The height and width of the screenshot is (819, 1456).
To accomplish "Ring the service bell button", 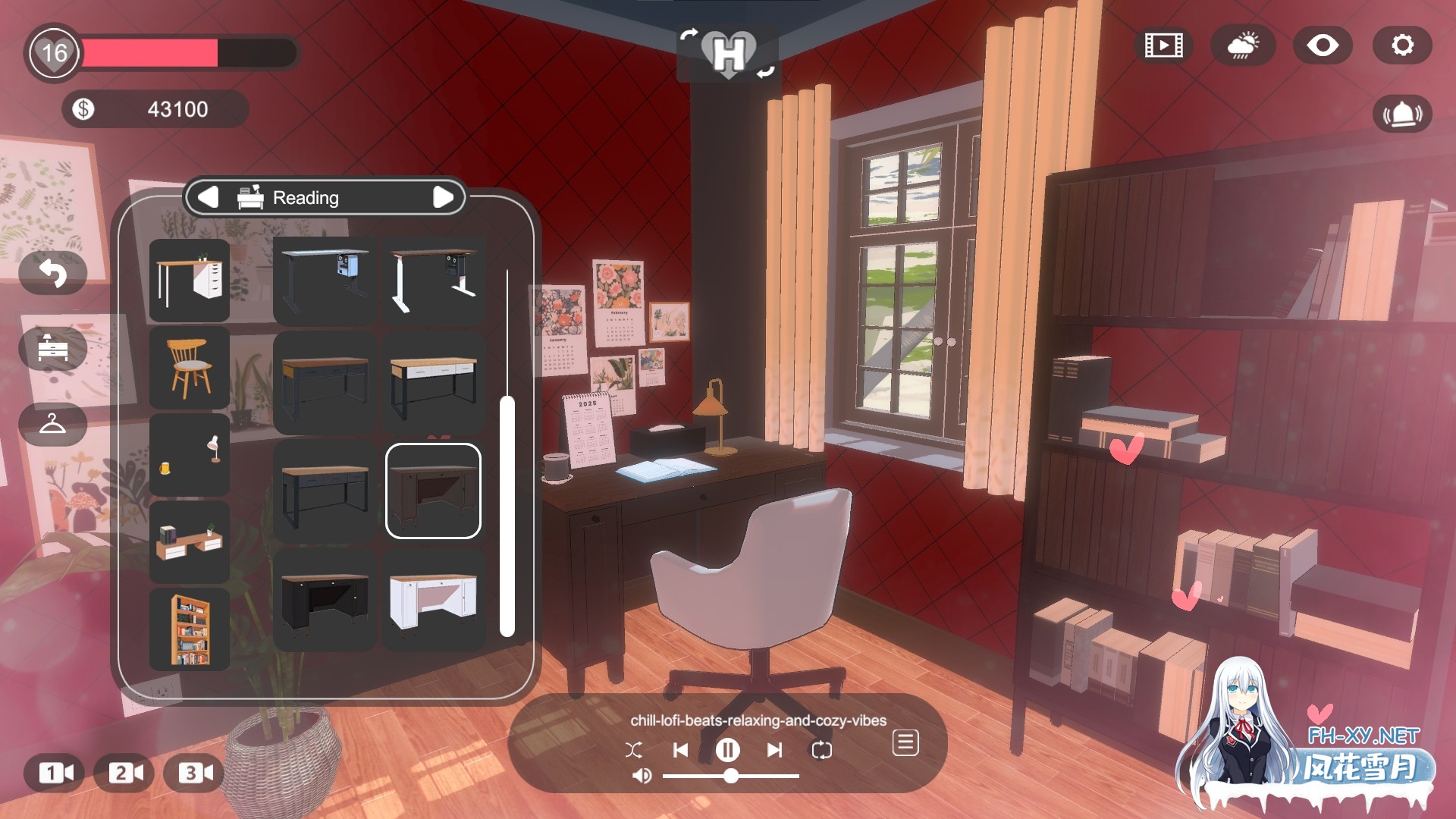I will (x=1402, y=115).
